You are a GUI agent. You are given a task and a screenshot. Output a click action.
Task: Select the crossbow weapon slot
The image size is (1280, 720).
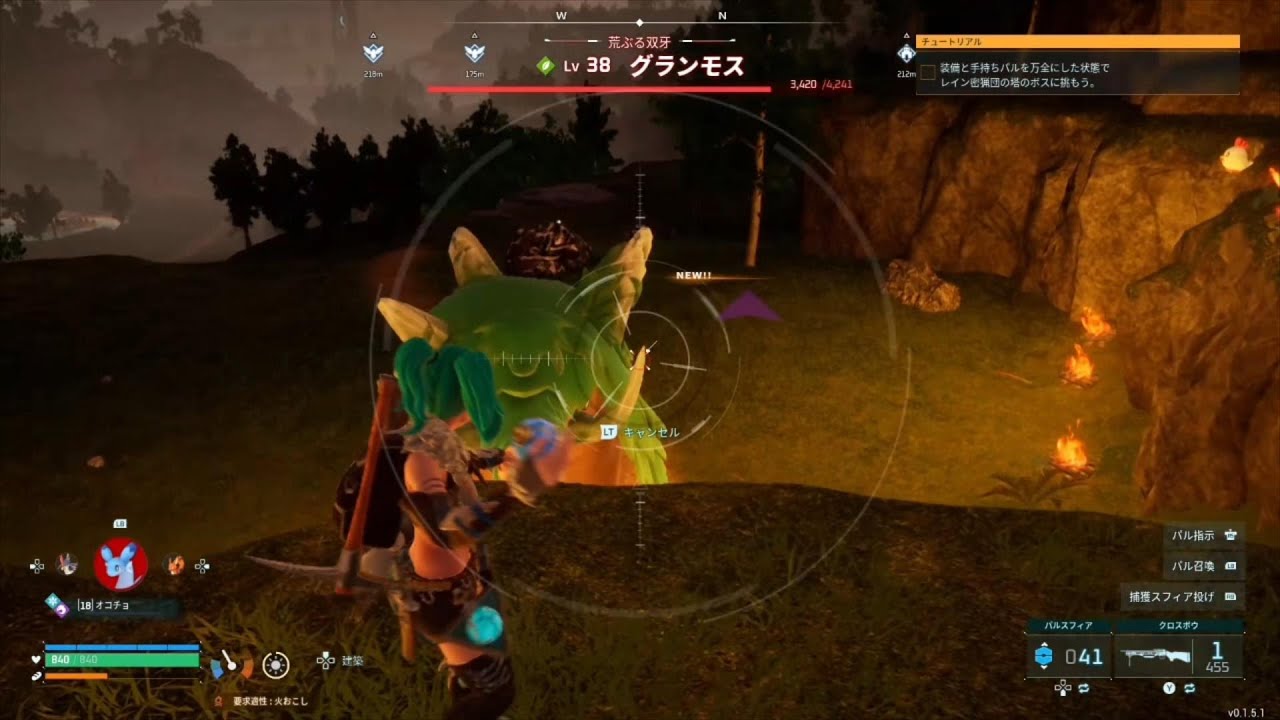(1178, 656)
